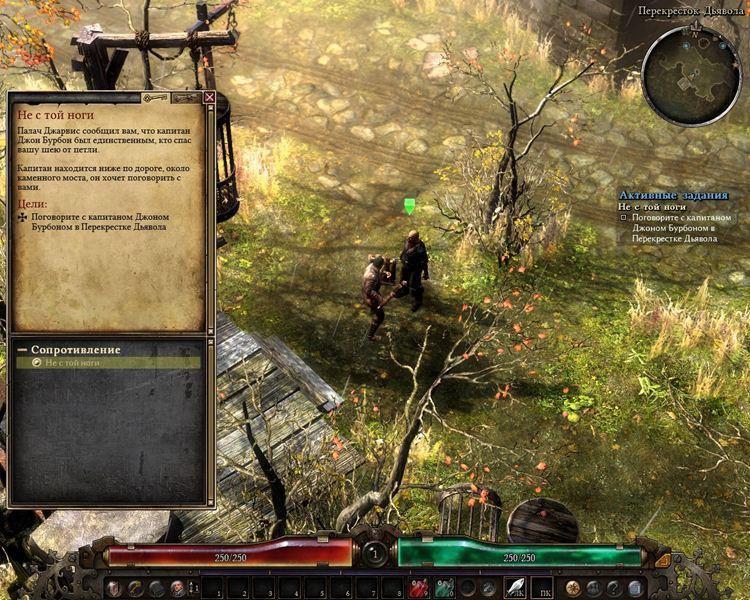Select the white feather skill slot

pos(516,587)
